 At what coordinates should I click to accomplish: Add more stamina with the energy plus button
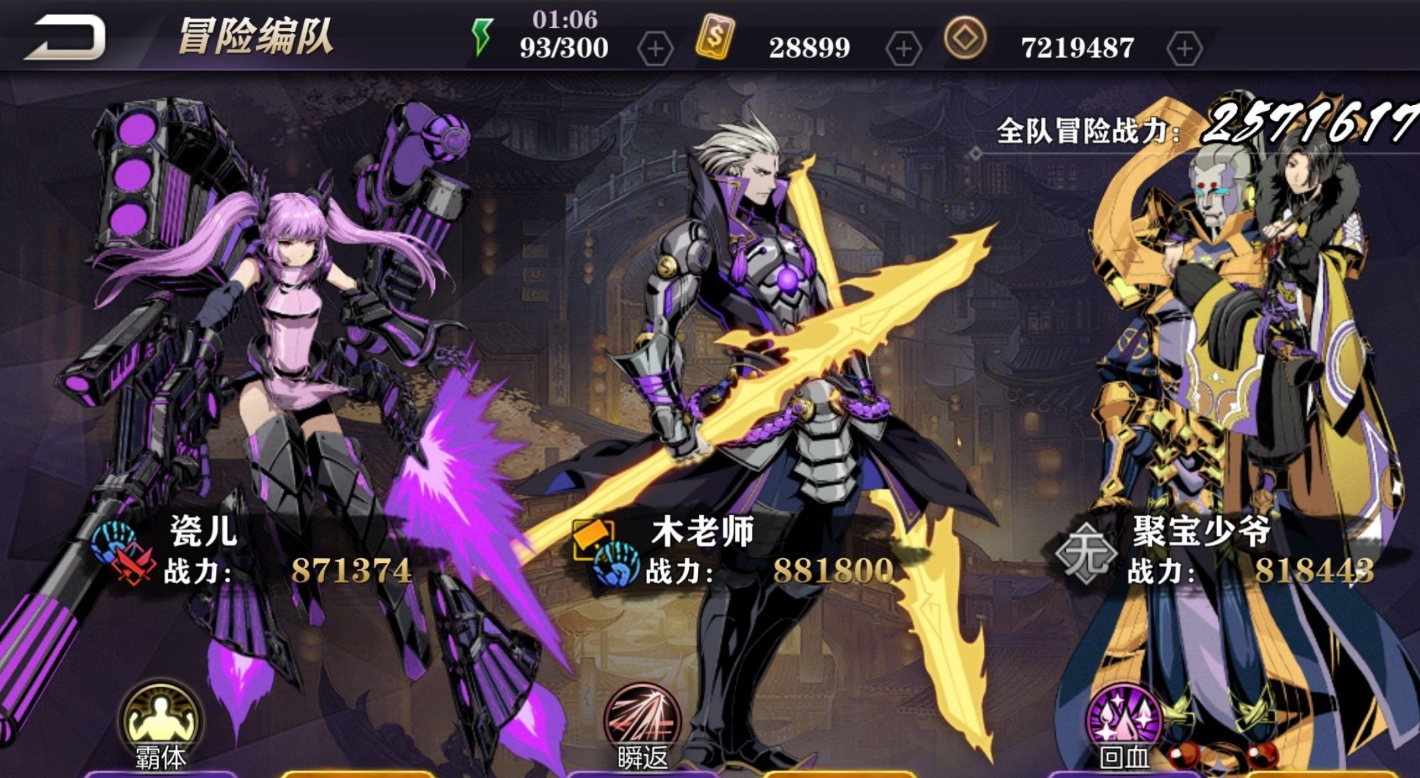click(655, 48)
